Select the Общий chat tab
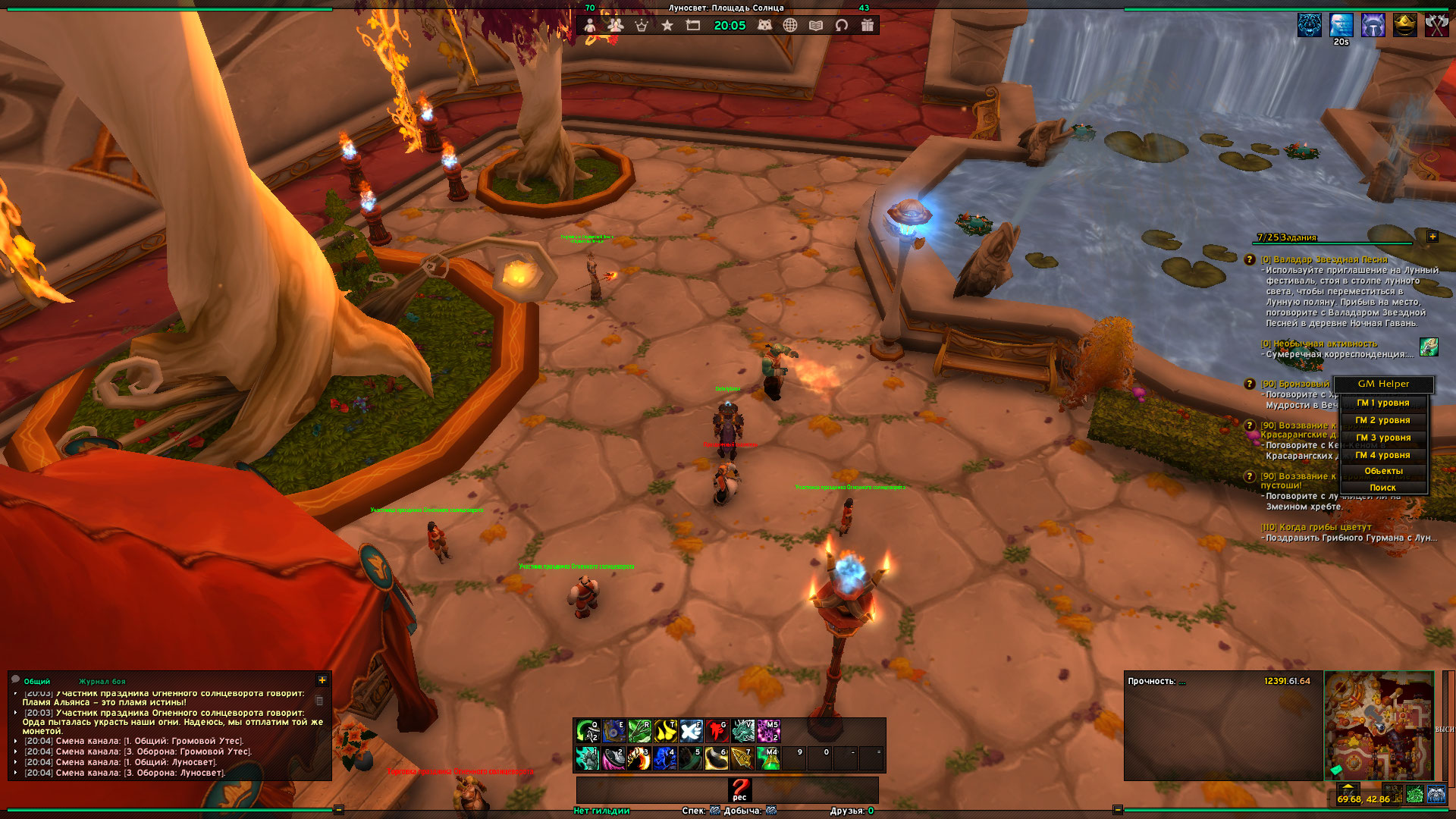The image size is (1456, 819). 36,682
